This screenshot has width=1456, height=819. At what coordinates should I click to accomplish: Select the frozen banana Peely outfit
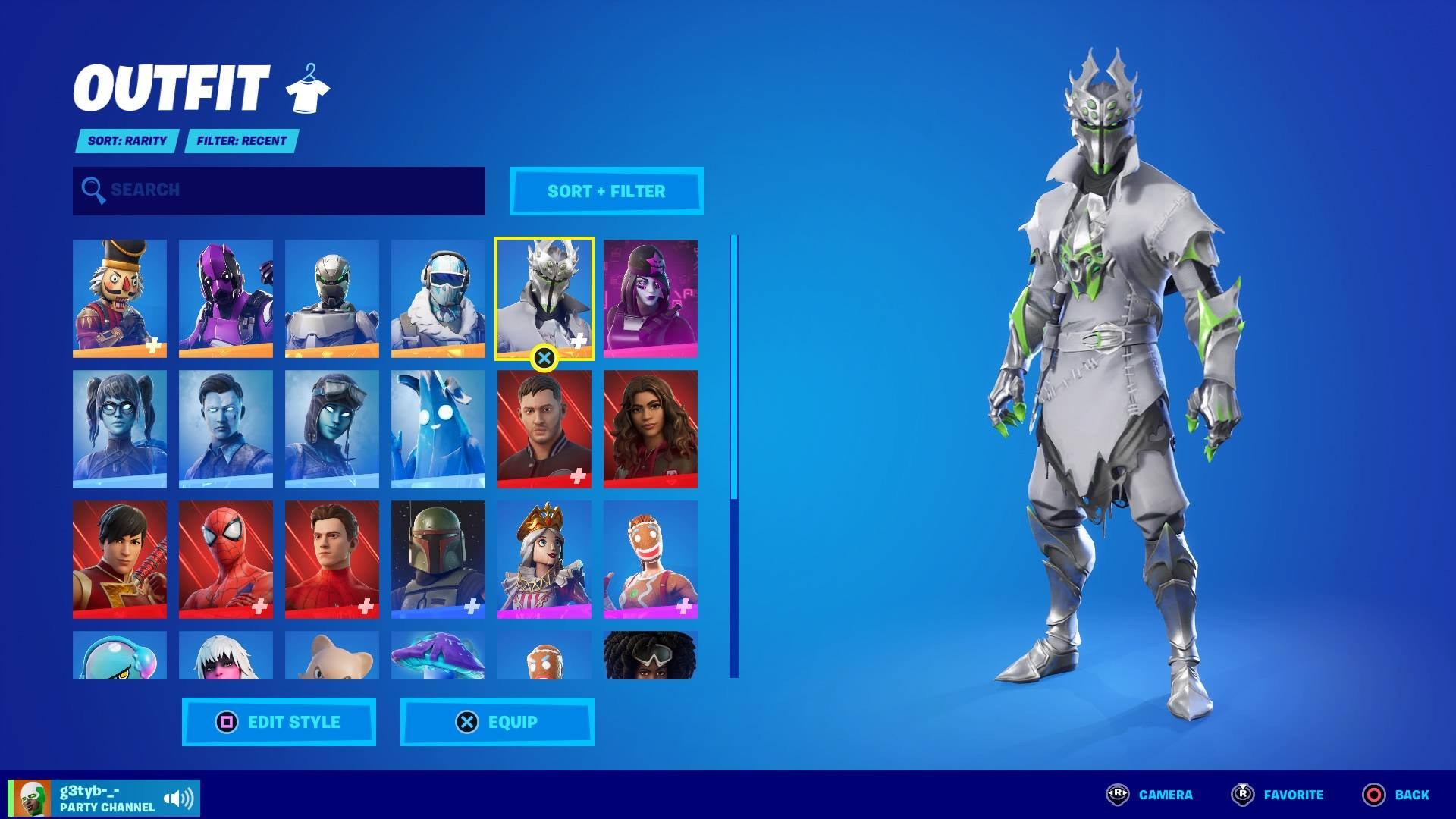(x=438, y=428)
